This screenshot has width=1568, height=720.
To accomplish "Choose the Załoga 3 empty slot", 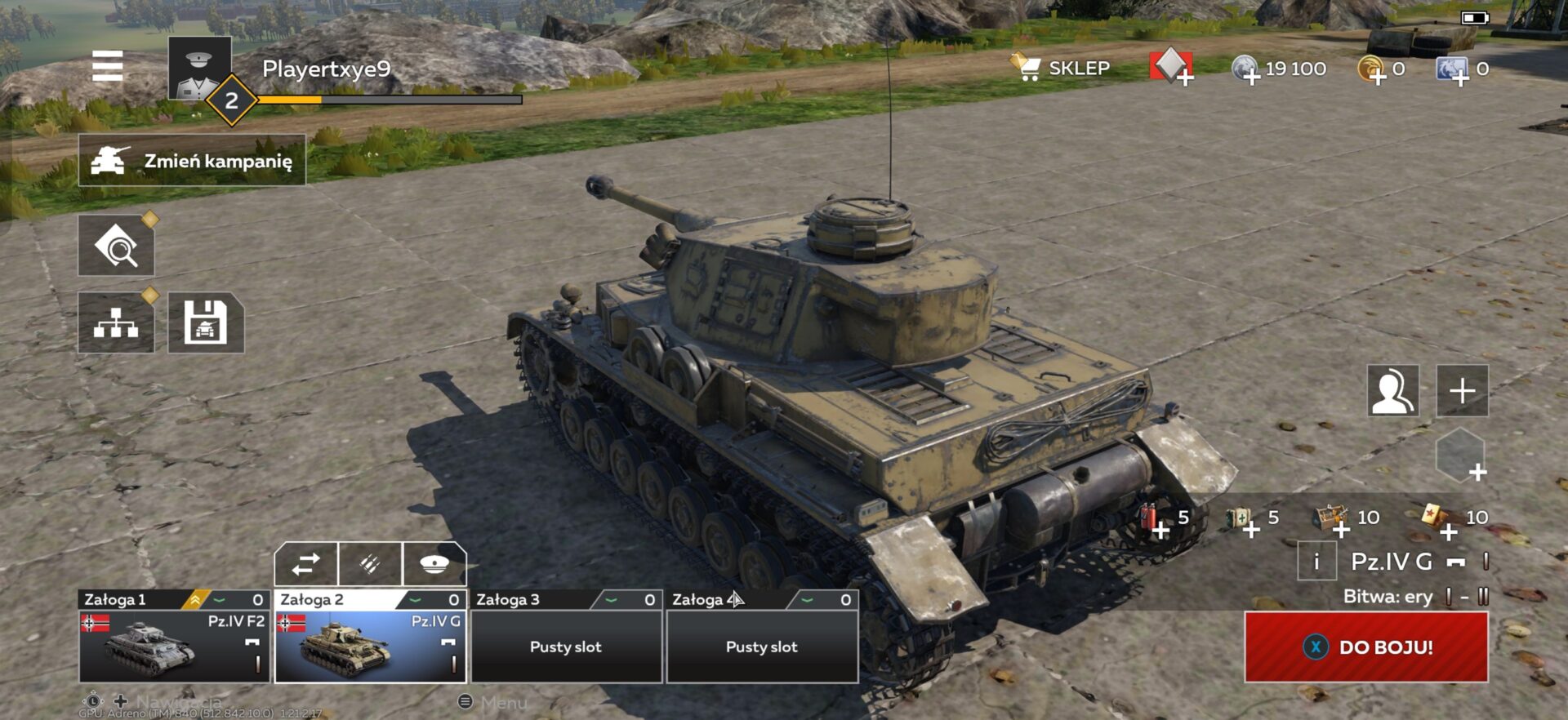I will click(x=566, y=645).
